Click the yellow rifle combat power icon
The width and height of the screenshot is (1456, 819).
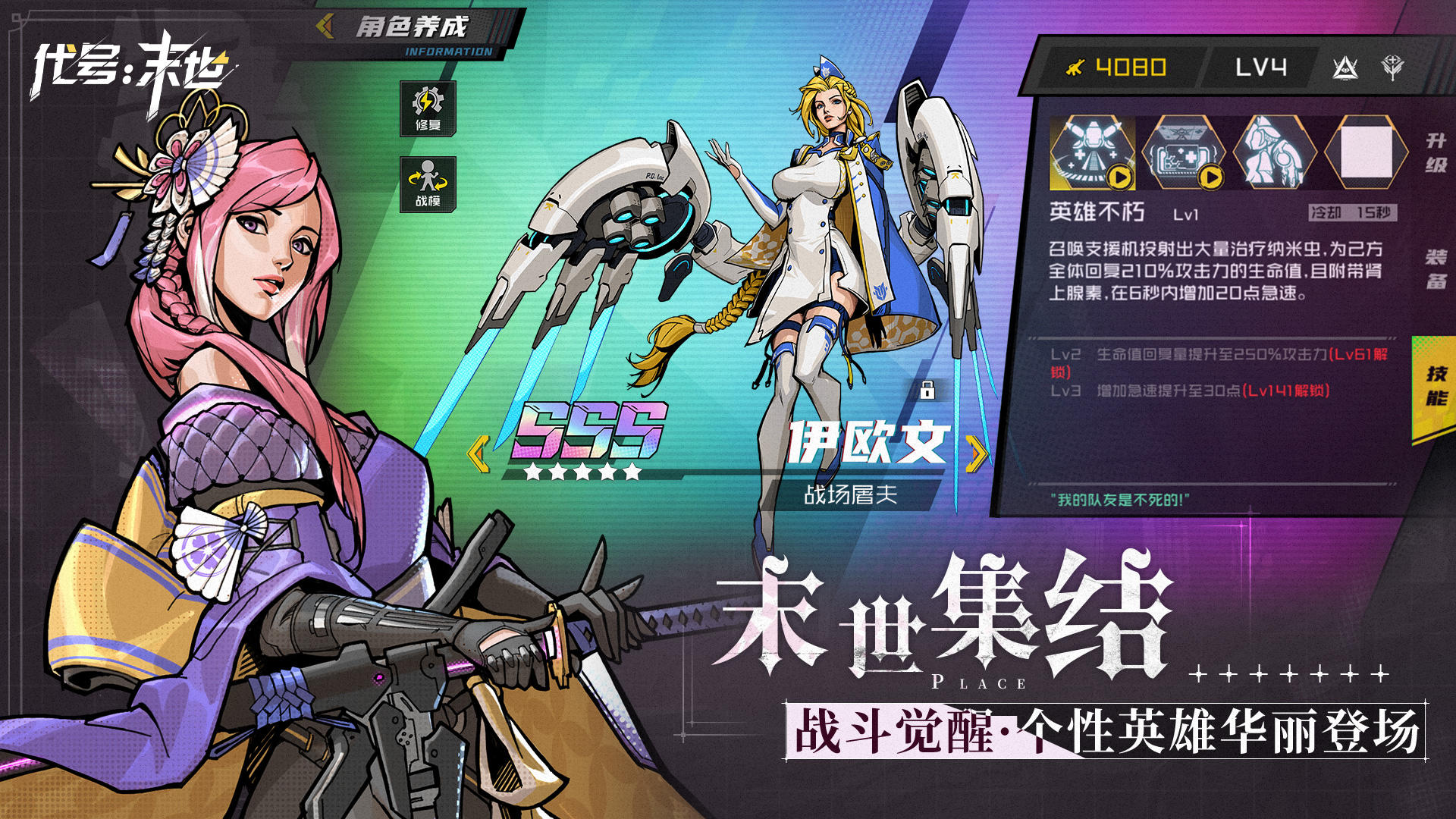point(1074,67)
